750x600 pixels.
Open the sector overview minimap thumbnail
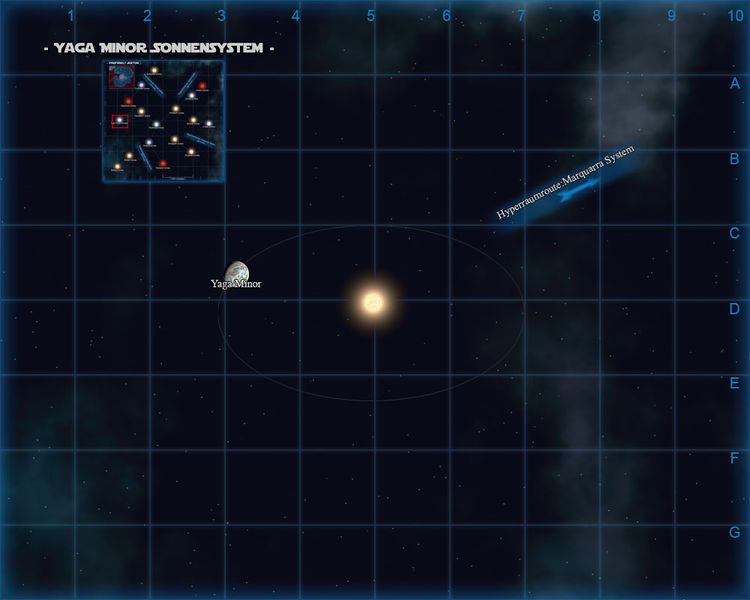(x=163, y=121)
